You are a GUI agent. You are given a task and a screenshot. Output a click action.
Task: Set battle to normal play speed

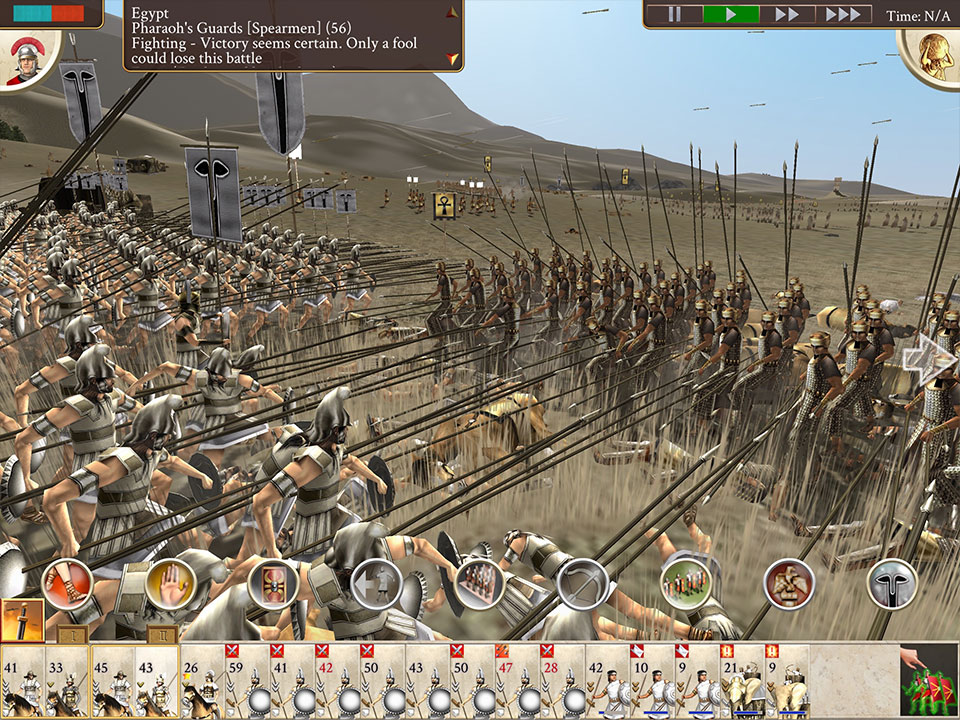pyautogui.click(x=731, y=15)
